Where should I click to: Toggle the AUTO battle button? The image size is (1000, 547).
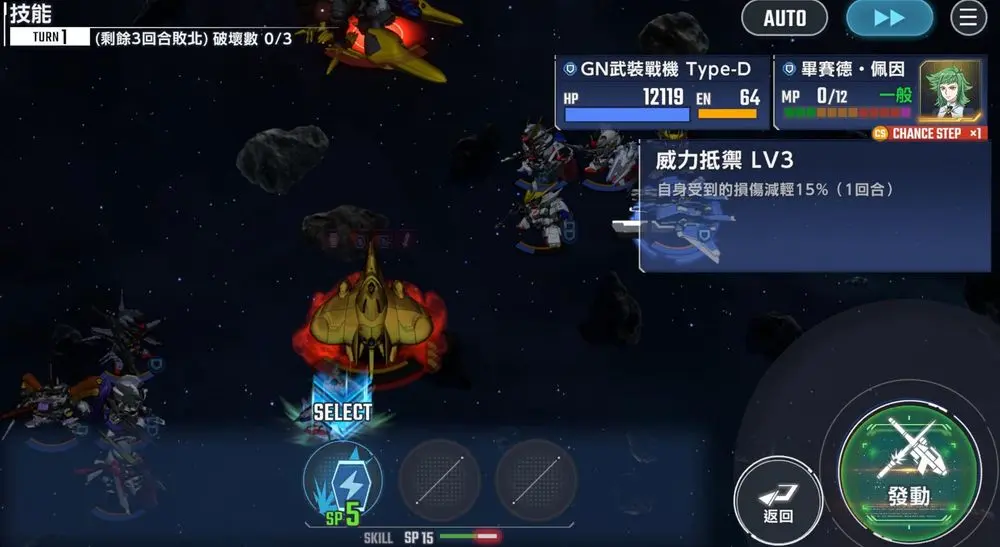785,18
